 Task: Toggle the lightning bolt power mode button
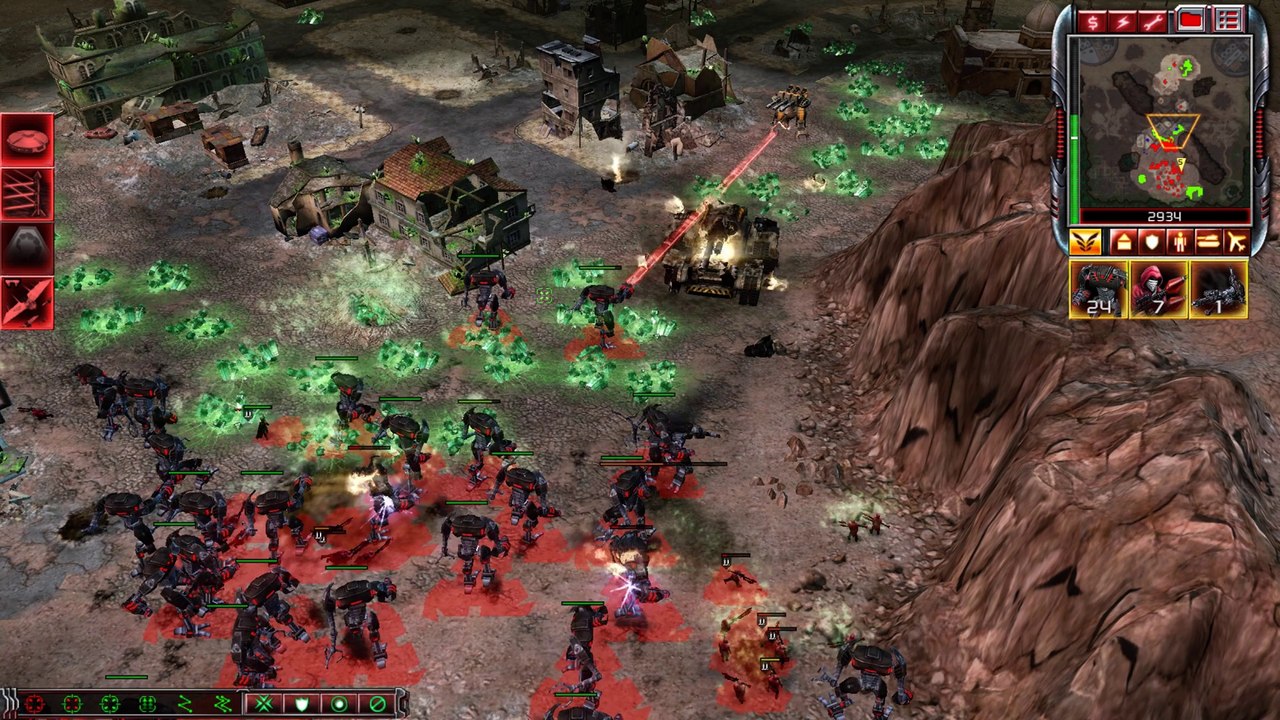pos(1124,20)
